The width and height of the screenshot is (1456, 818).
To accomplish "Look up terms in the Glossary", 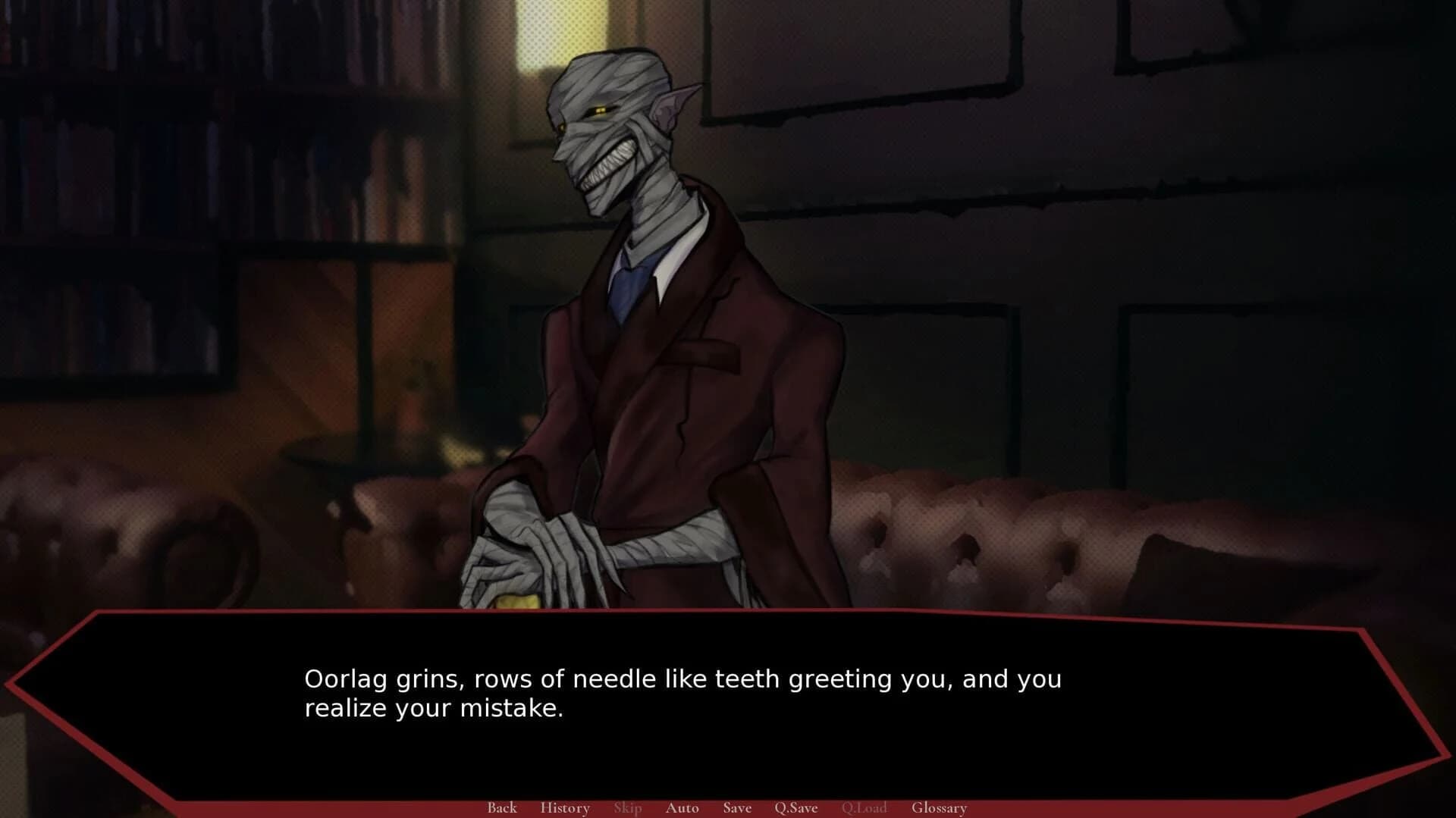I will point(940,808).
